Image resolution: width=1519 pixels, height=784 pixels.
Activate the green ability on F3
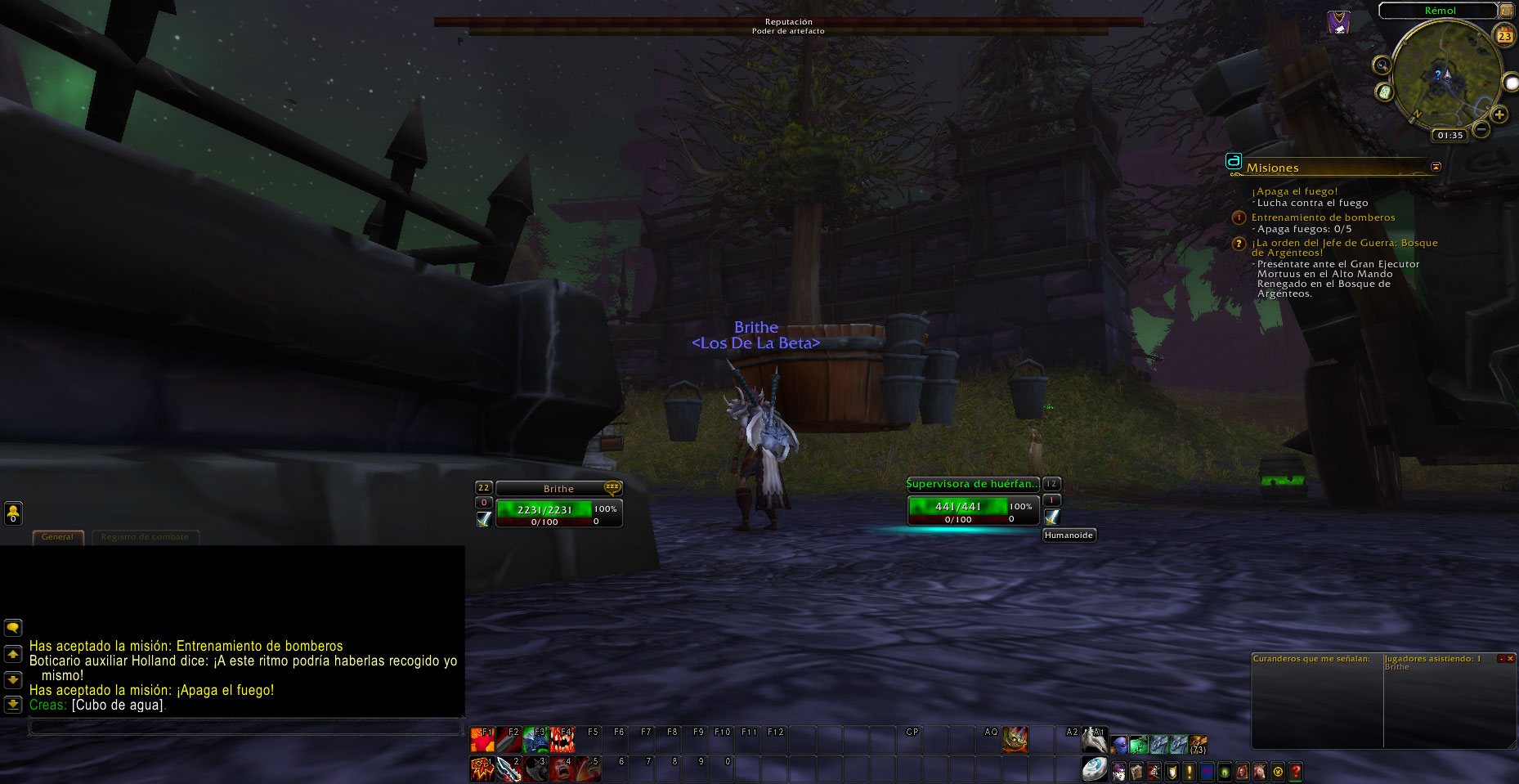535,740
